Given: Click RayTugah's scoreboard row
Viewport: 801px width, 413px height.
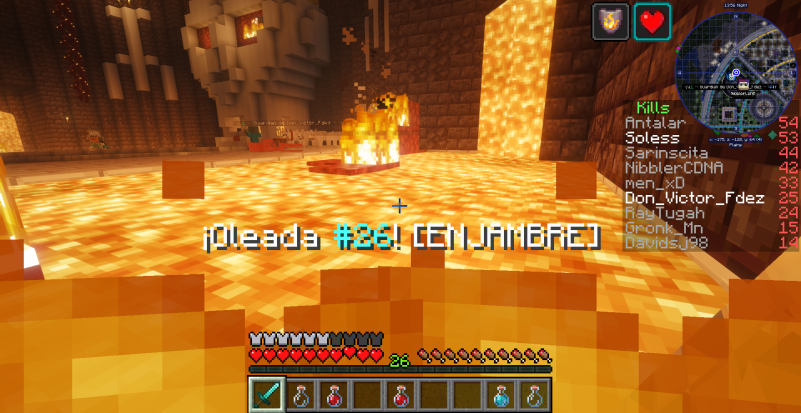Looking at the screenshot, I should coord(664,213).
